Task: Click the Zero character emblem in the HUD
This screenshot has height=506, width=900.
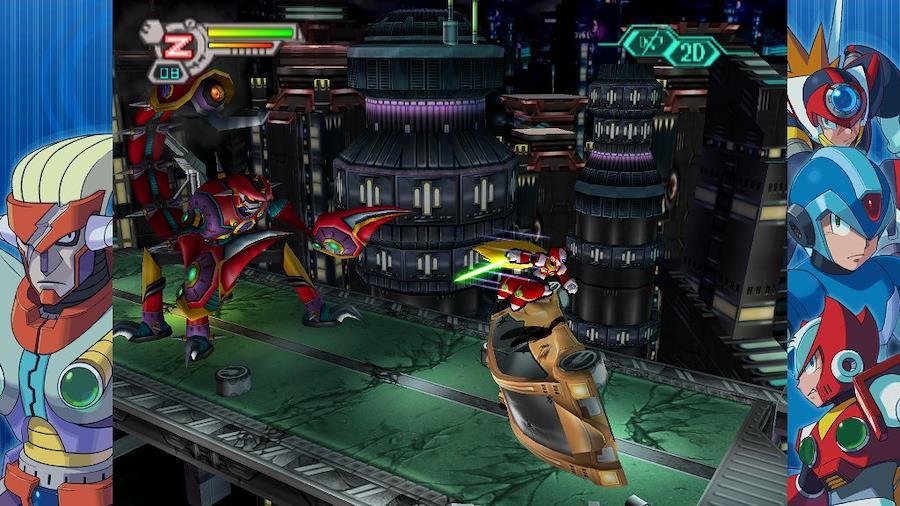Action: tap(177, 46)
